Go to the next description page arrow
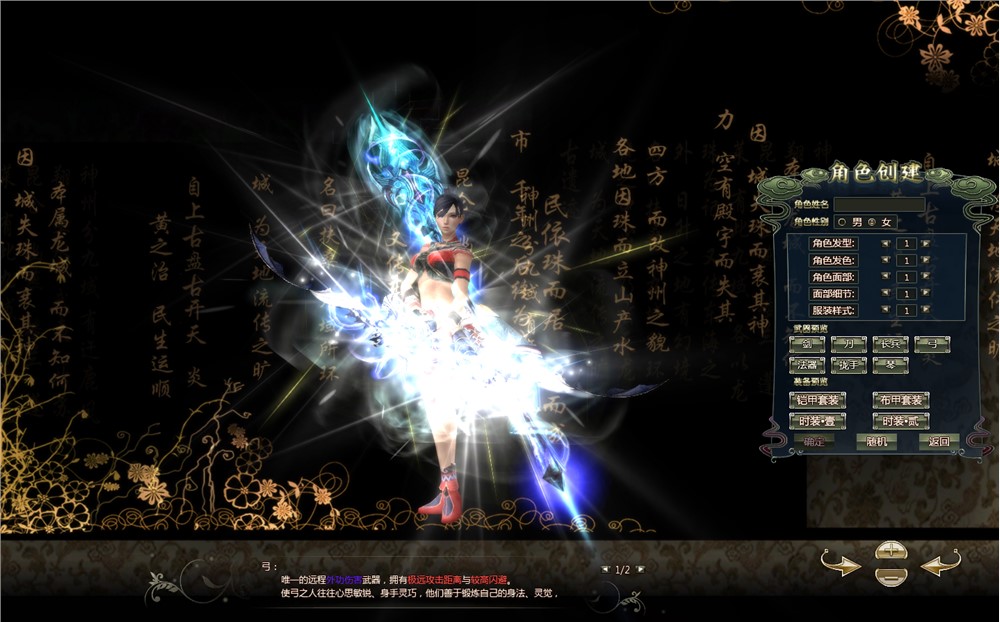Viewport: 1000px width, 622px height. tap(641, 569)
